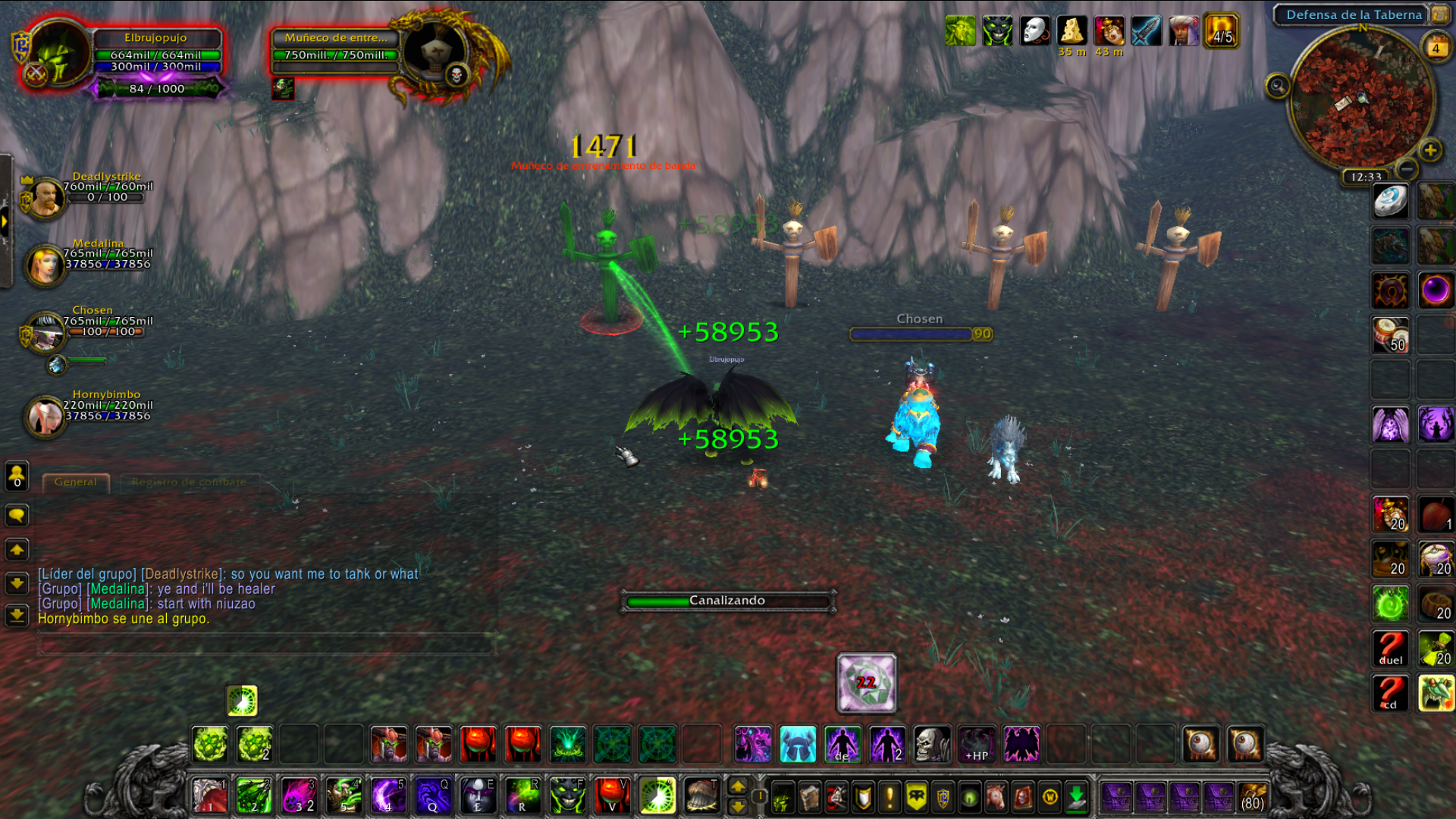Select Hornybimbo's party frame
Image resolution: width=1456 pixels, height=819 pixels.
coord(45,416)
